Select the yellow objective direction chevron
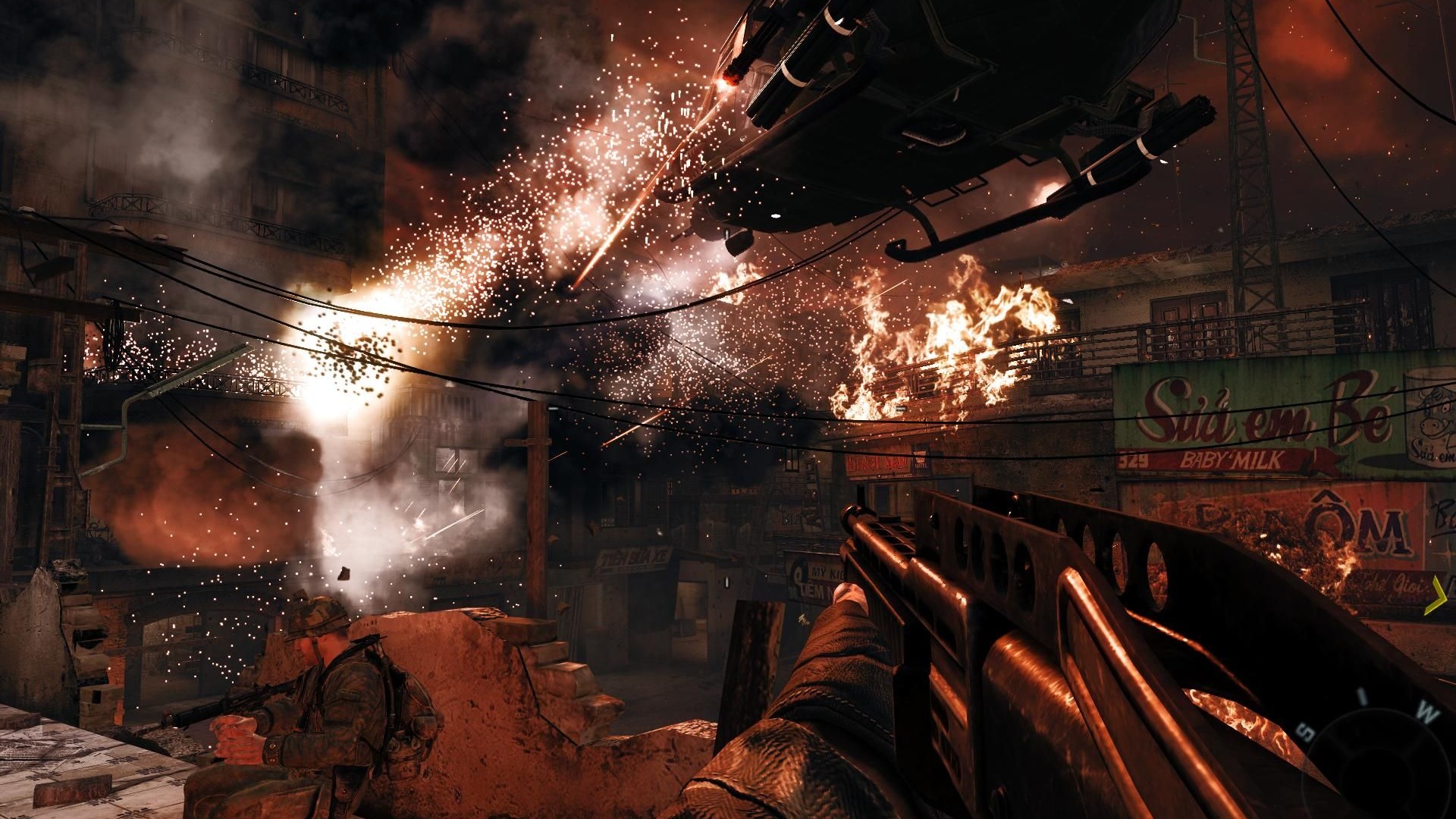1456x819 pixels. [1436, 595]
